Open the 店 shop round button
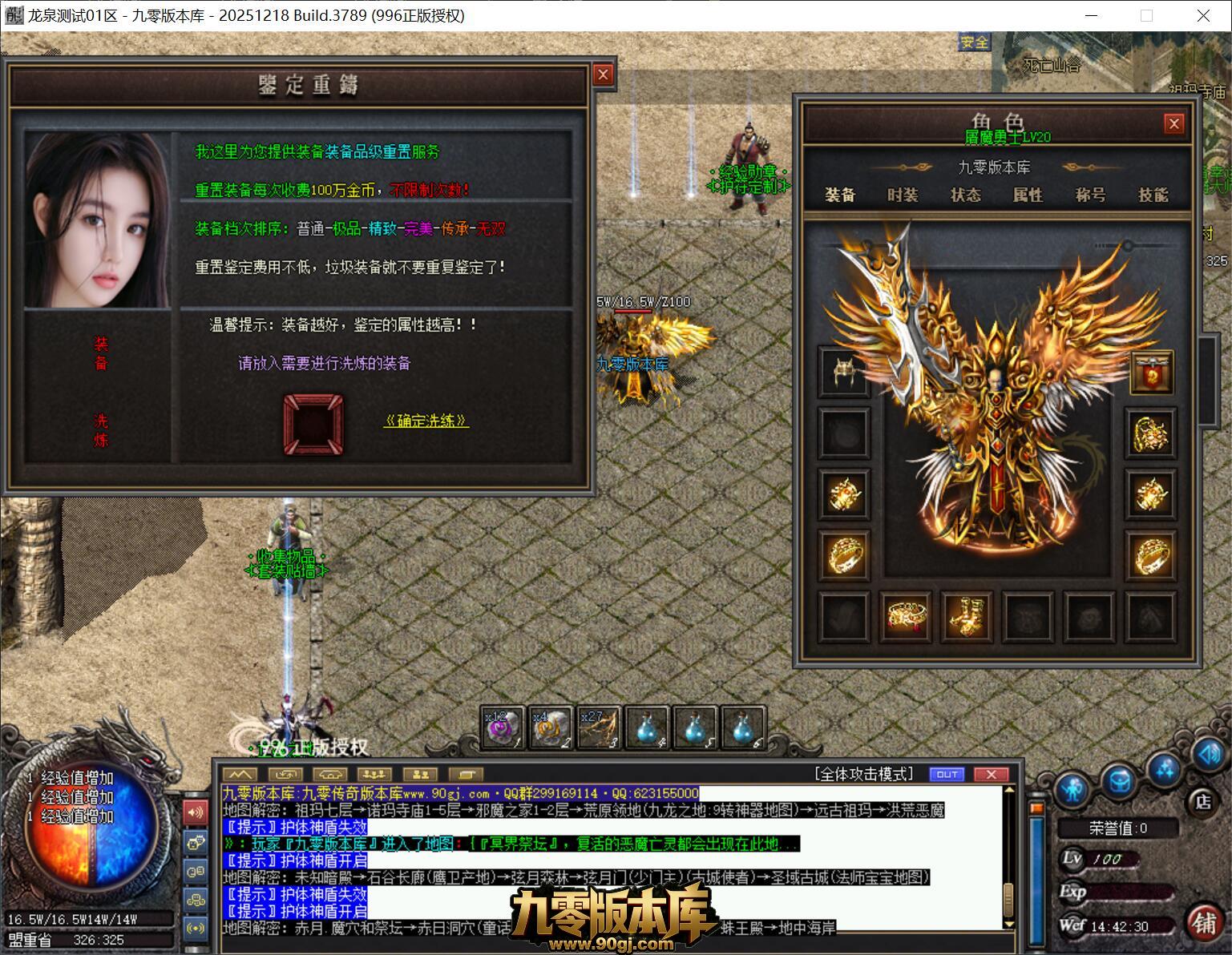The image size is (1232, 955). 1202,801
